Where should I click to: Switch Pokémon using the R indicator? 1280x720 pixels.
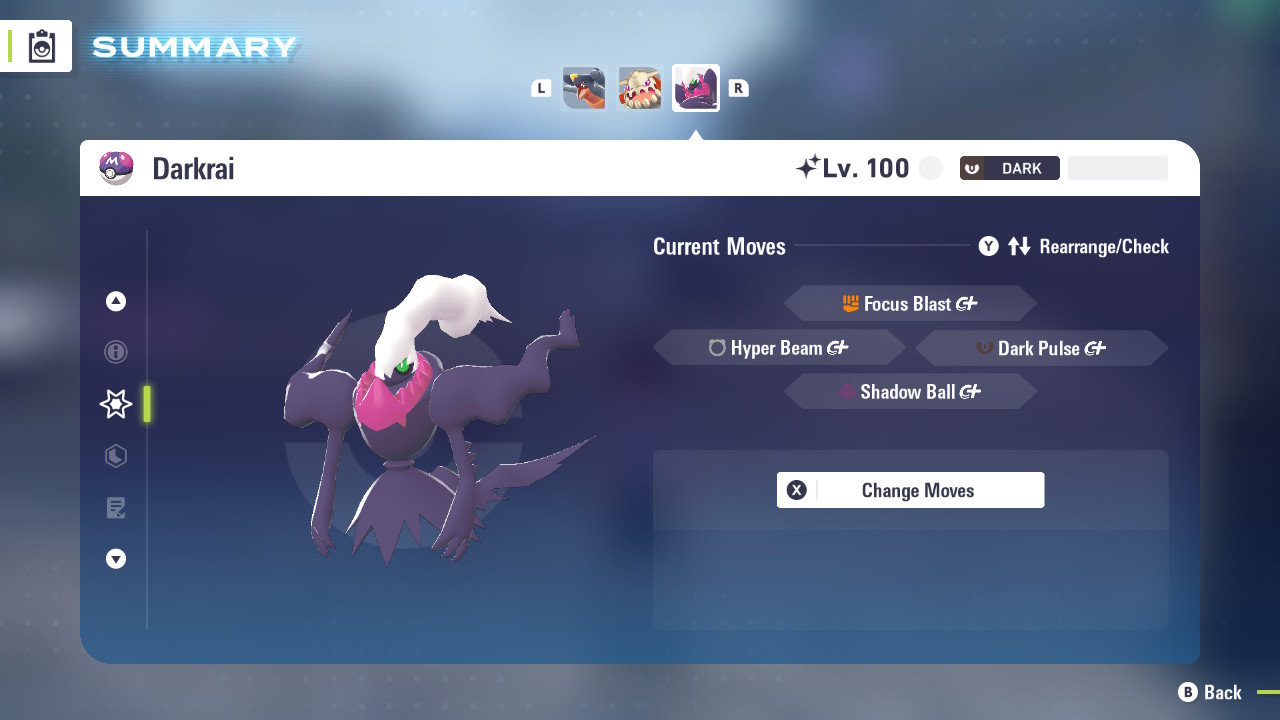738,87
